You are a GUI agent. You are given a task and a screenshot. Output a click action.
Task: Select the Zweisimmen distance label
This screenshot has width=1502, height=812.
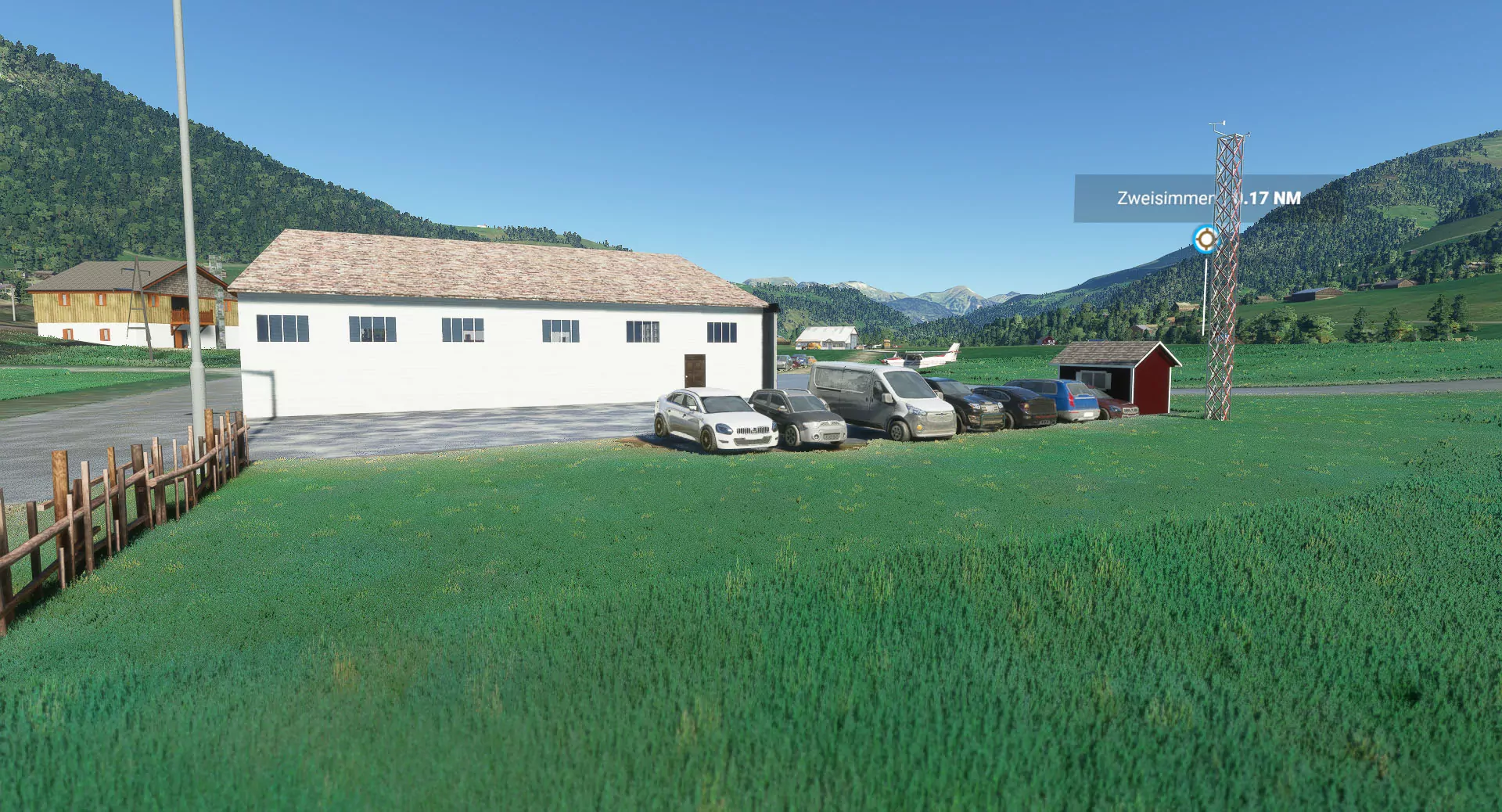(1207, 198)
